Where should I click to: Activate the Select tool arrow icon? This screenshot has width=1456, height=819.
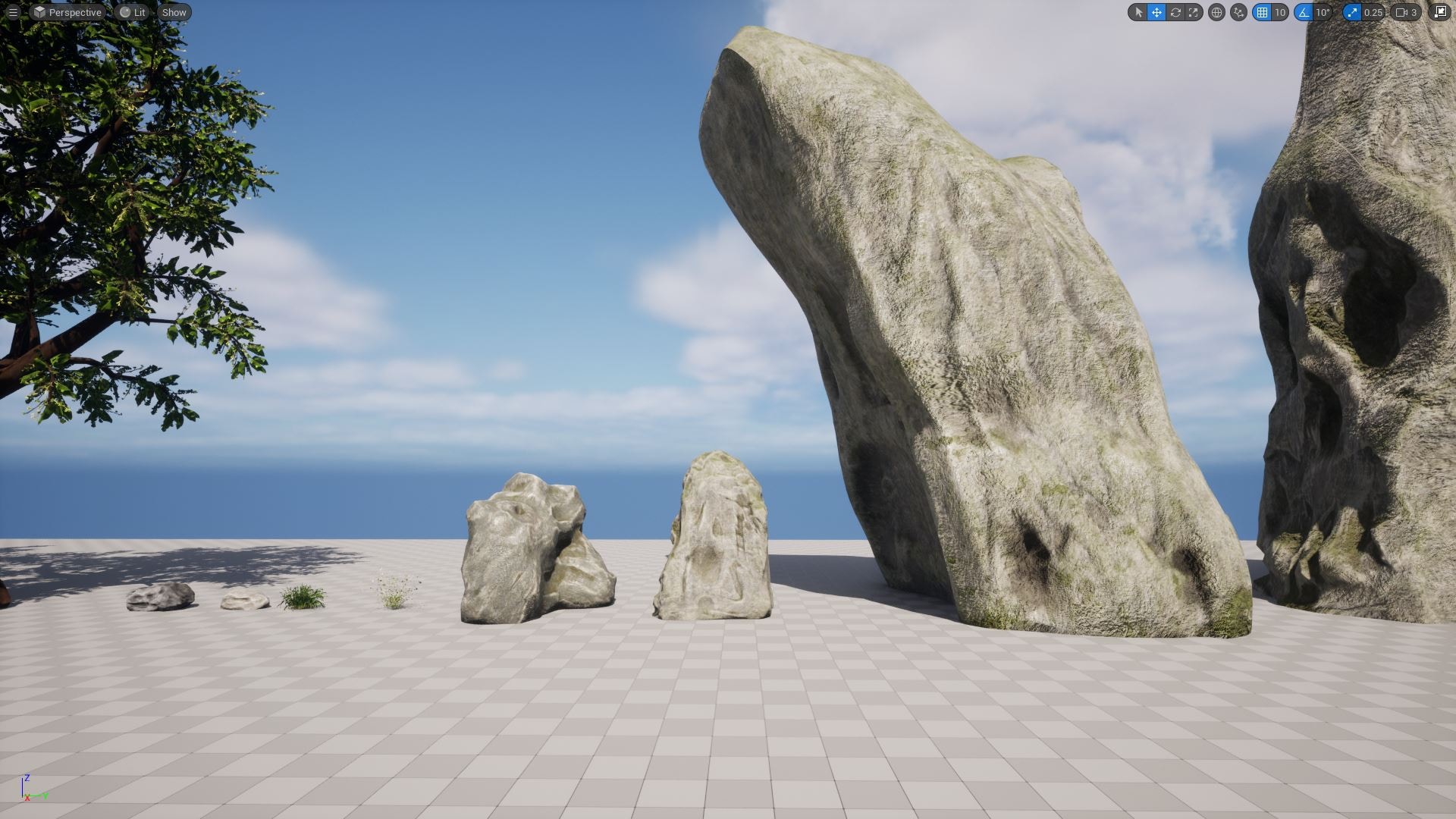coord(1139,12)
